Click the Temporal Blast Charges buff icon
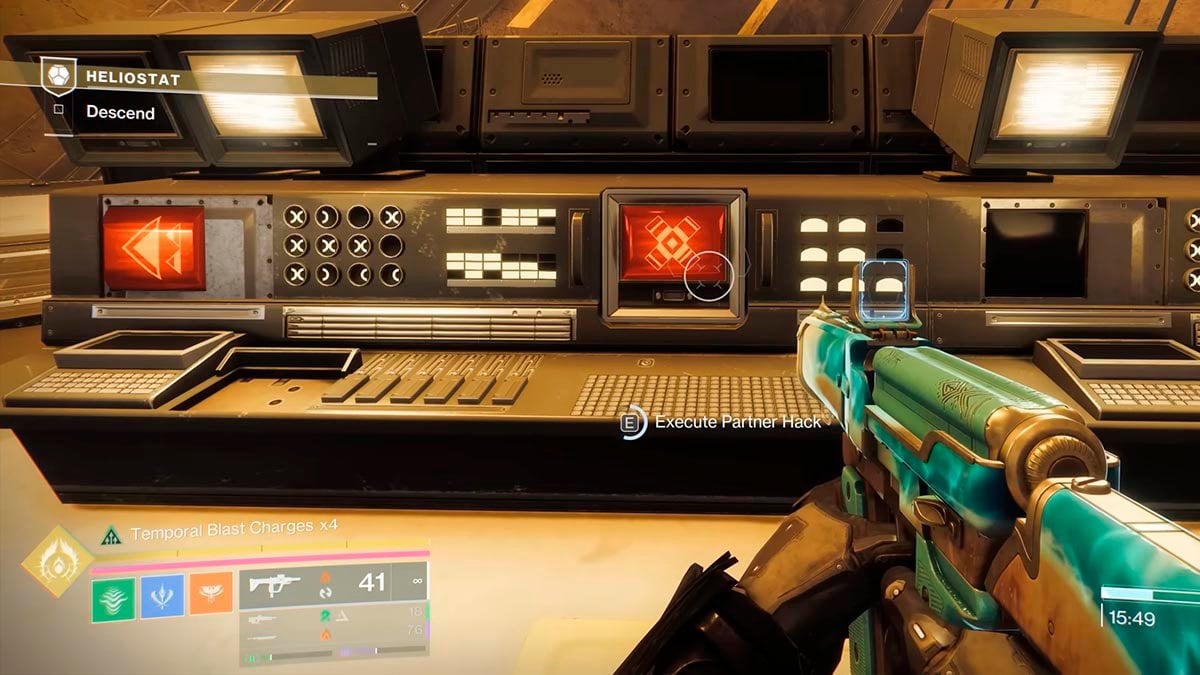This screenshot has width=1200, height=675. point(110,537)
